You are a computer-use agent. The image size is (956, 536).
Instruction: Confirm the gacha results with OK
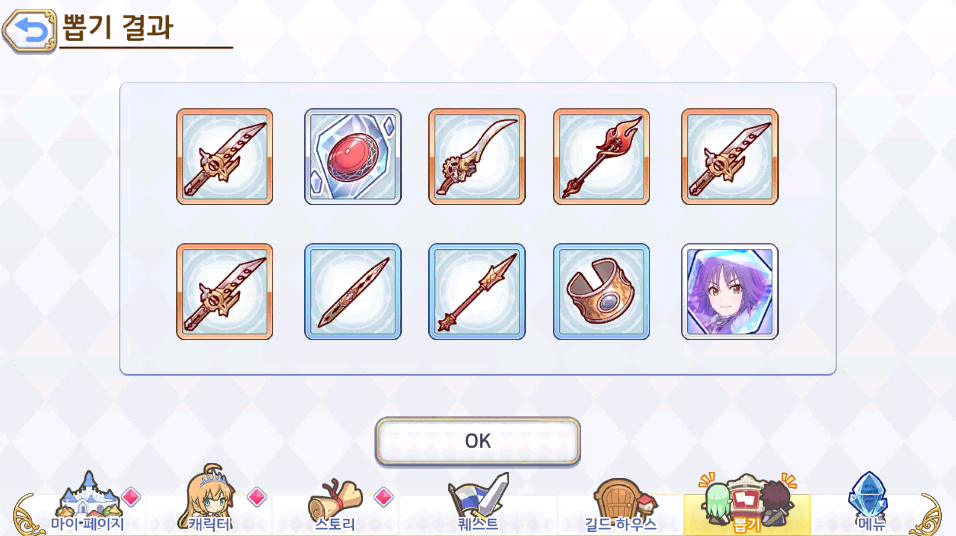[x=478, y=441]
